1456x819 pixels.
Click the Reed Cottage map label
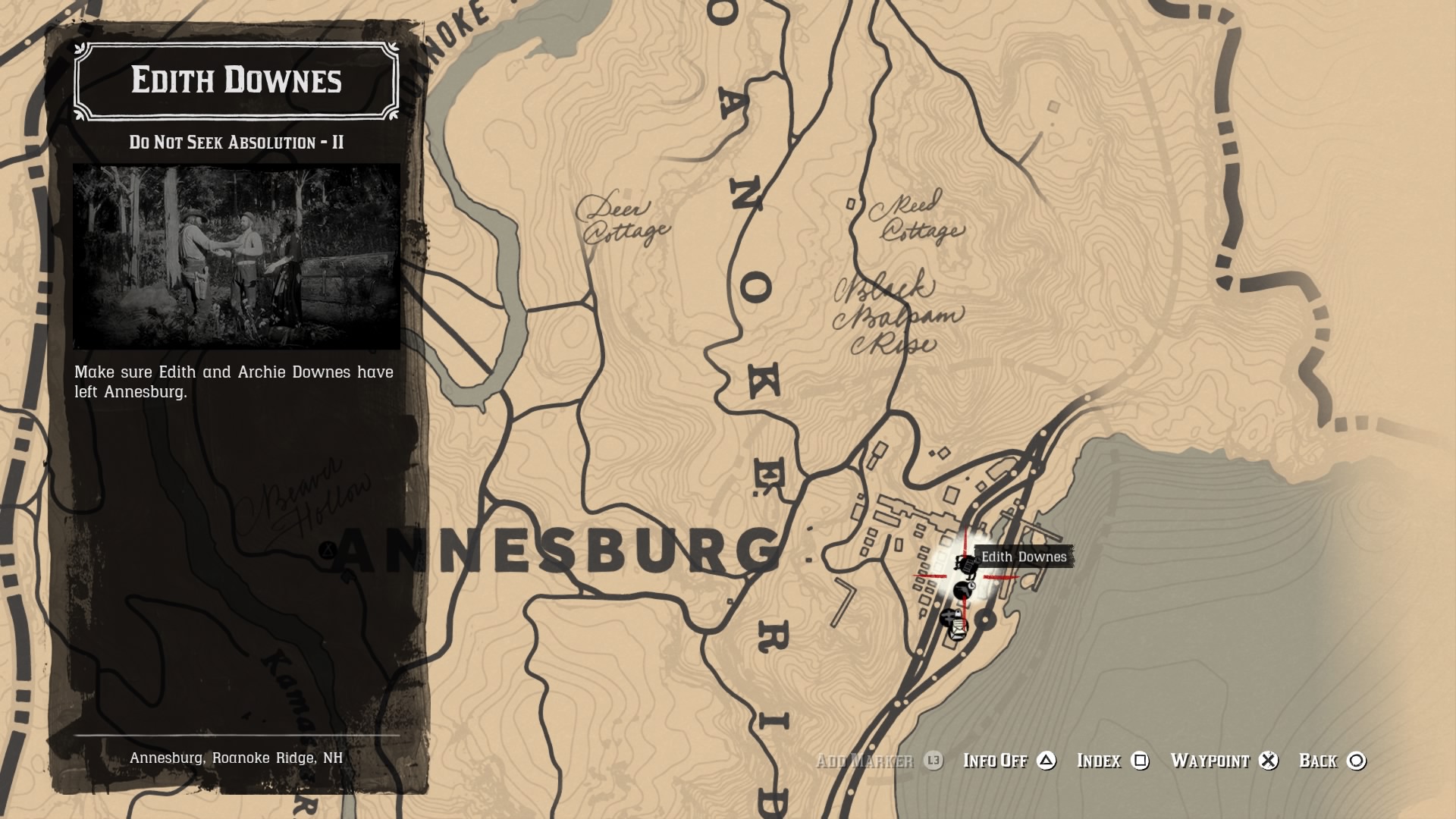click(919, 220)
